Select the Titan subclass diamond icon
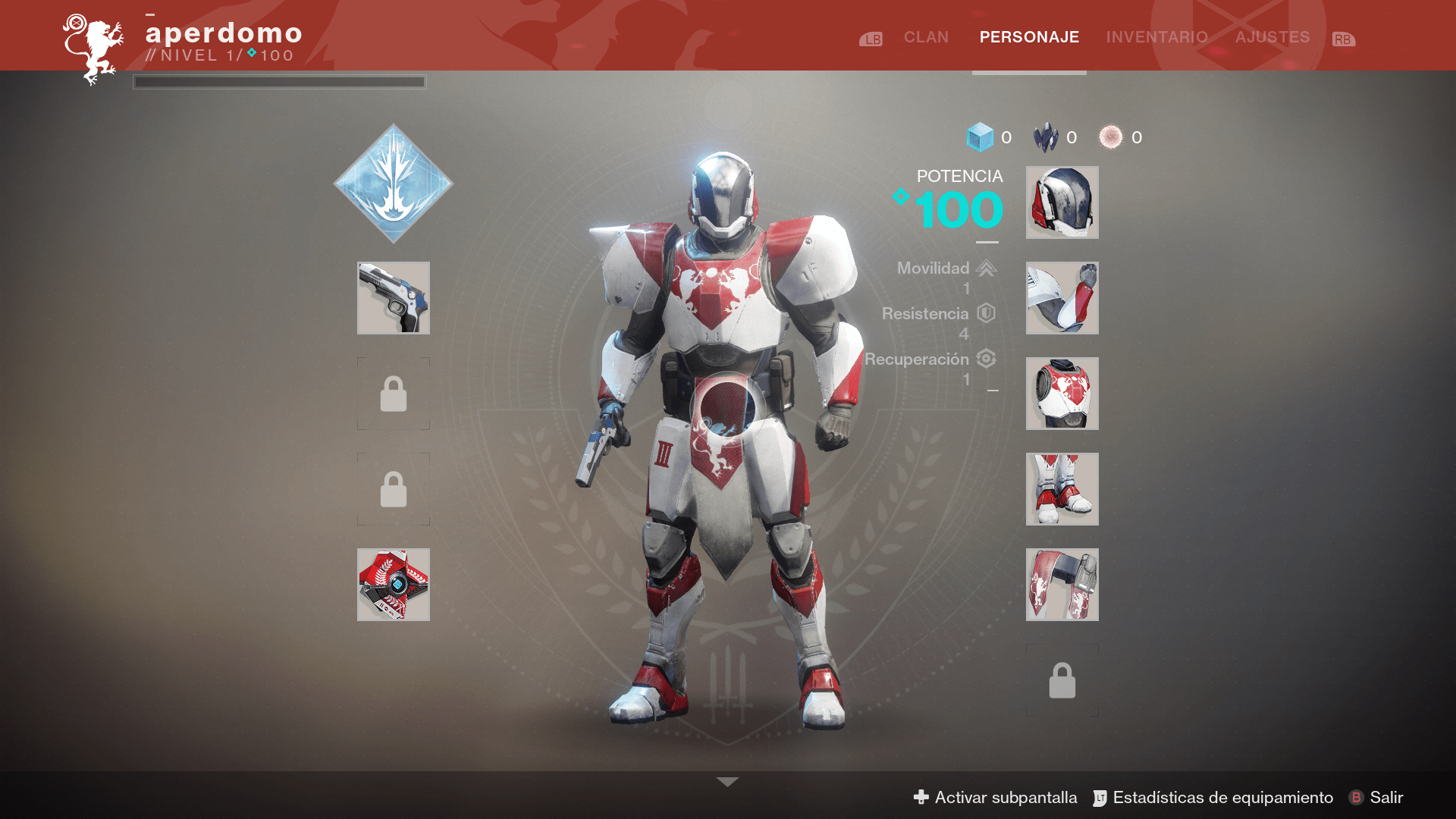Image resolution: width=1456 pixels, height=819 pixels. [393, 184]
